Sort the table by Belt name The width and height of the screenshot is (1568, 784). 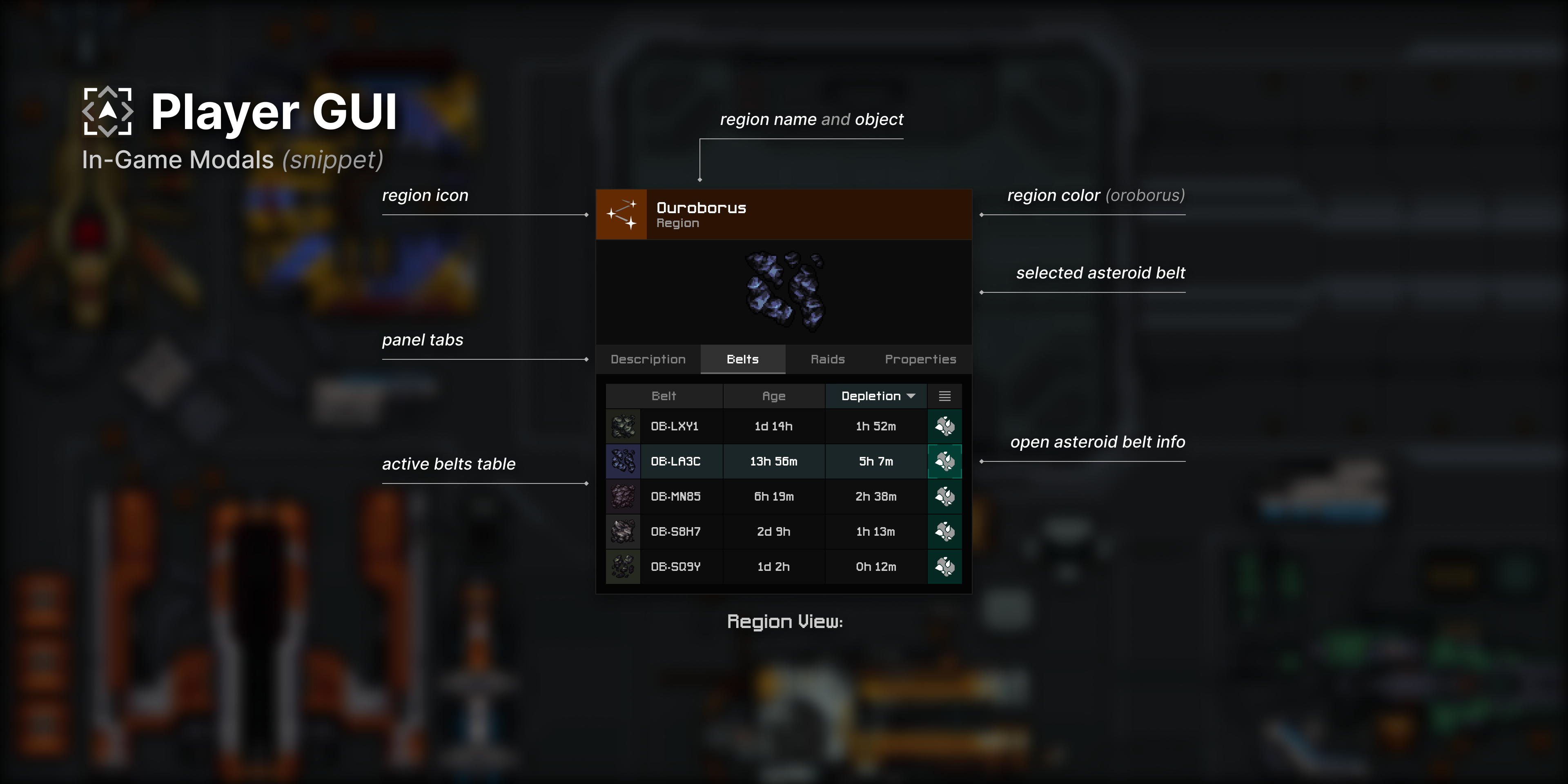coord(664,396)
